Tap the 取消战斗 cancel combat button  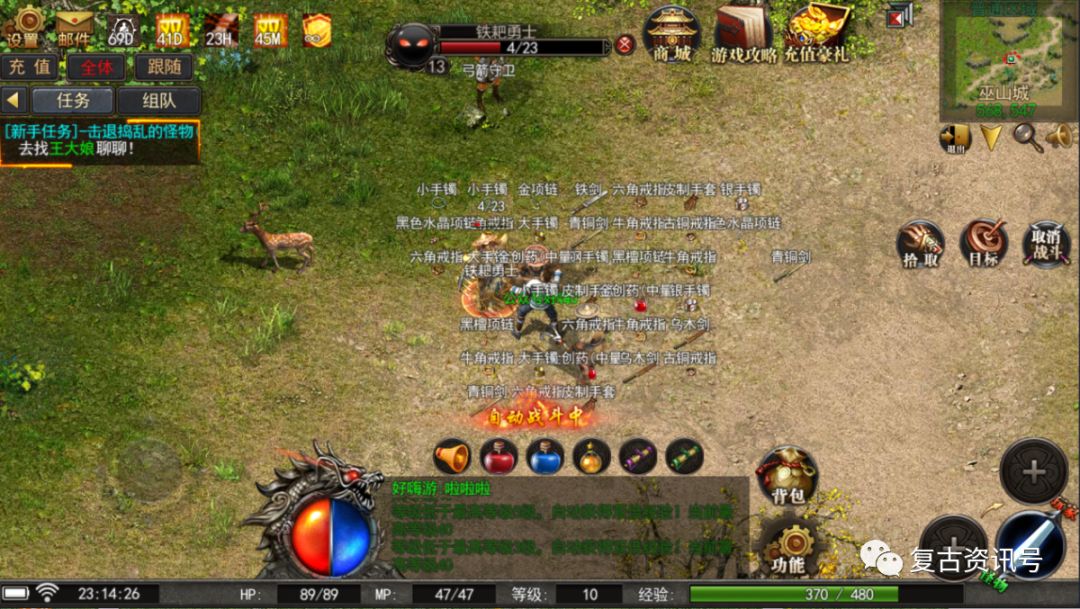[x=1046, y=243]
